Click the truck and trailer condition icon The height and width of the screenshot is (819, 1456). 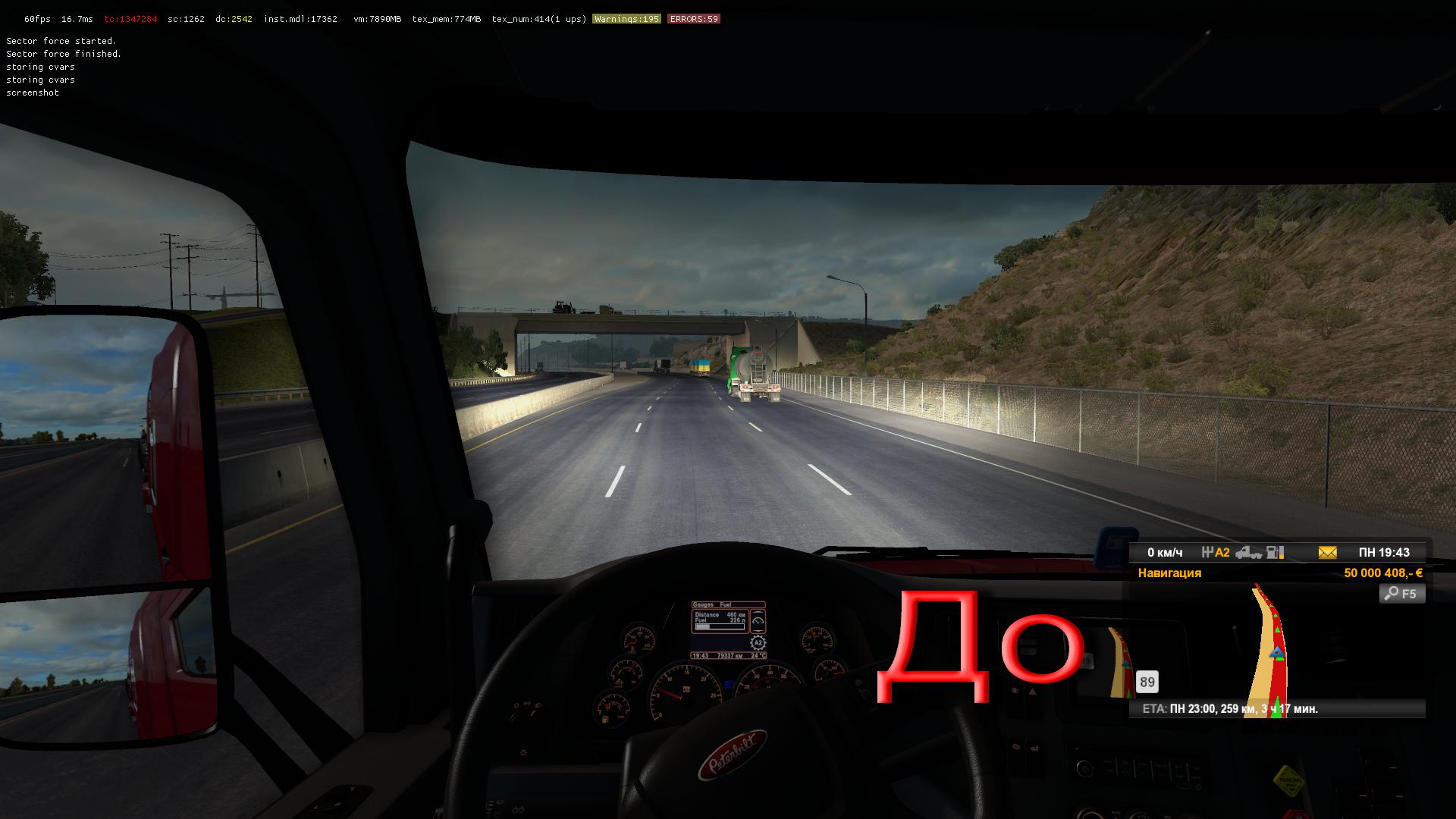point(1250,554)
